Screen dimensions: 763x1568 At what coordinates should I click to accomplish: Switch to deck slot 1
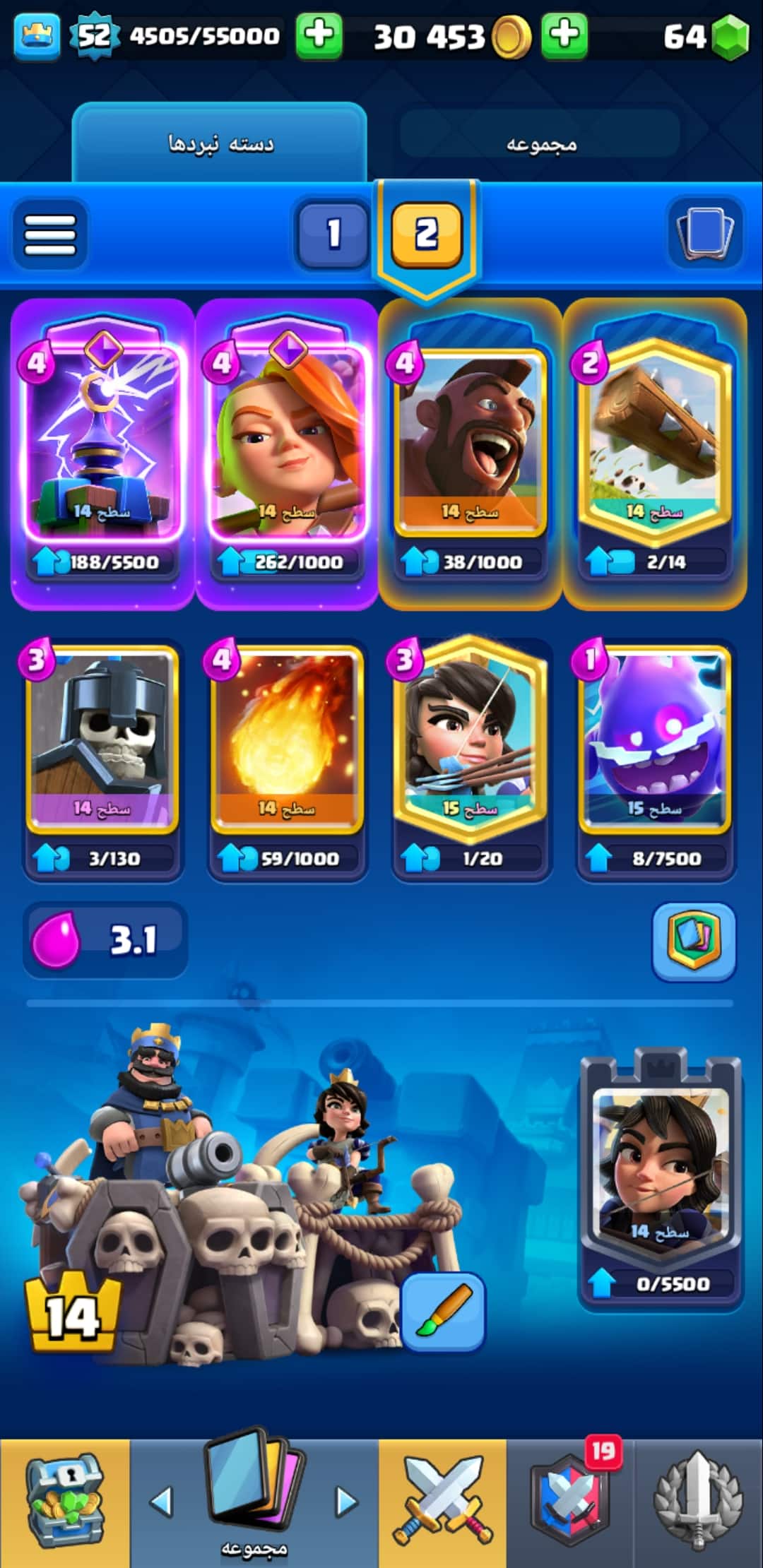pos(333,234)
